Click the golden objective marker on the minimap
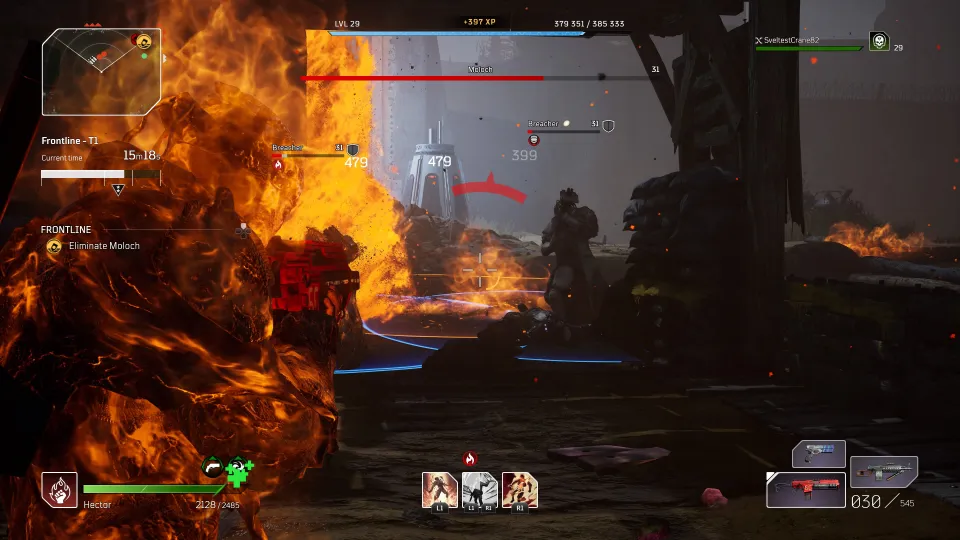960x540 pixels. (x=144, y=41)
